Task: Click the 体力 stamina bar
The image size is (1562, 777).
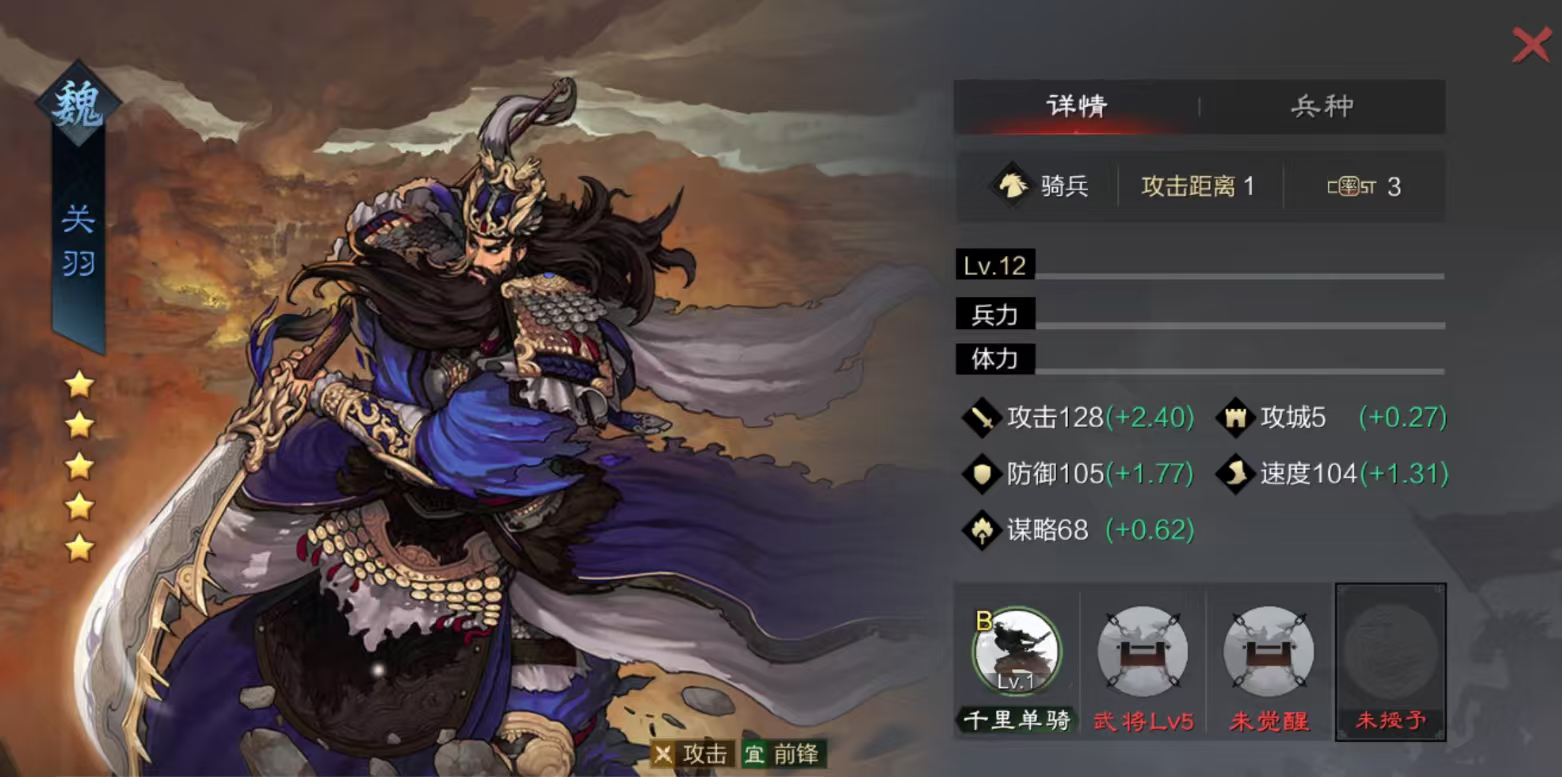Action: [1200, 359]
